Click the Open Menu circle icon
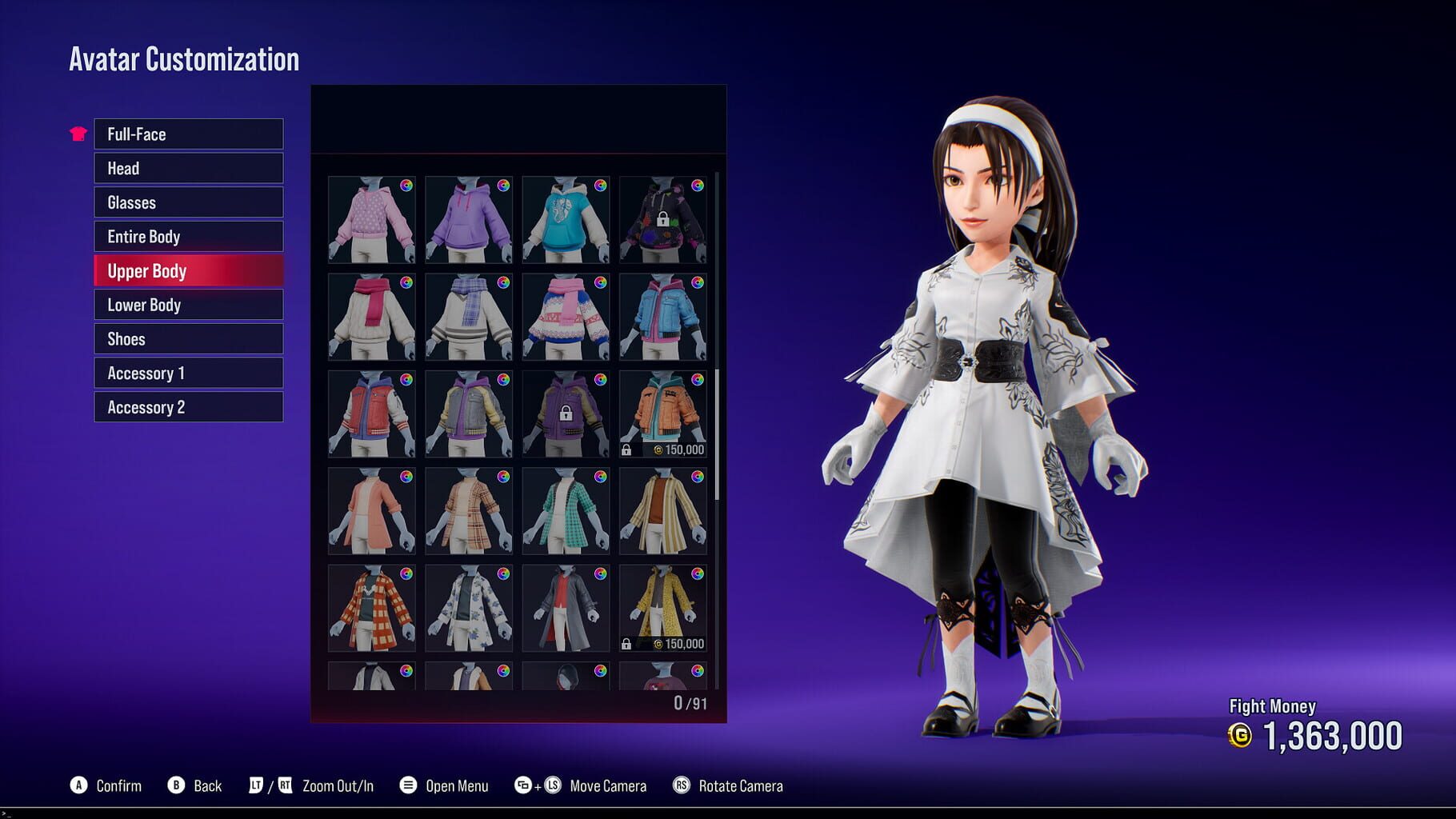This screenshot has width=1456, height=819. [408, 785]
